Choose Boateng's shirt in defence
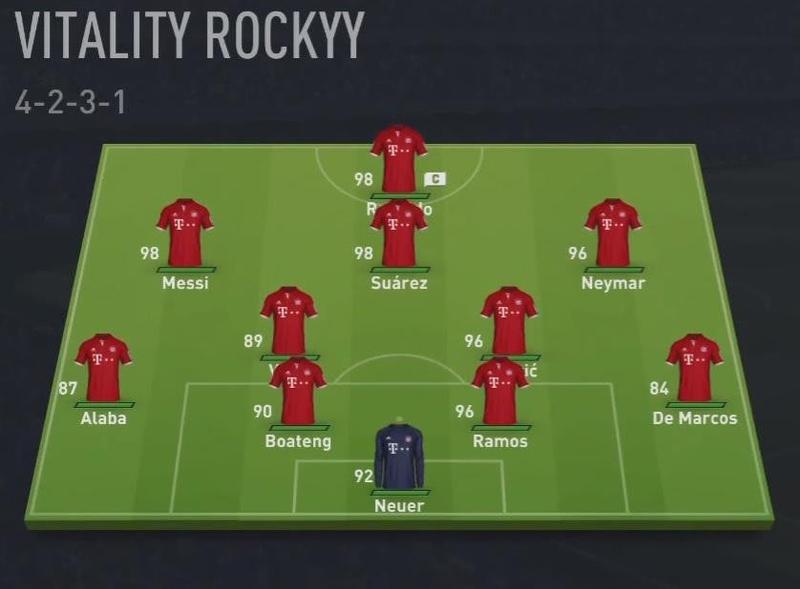 click(297, 392)
